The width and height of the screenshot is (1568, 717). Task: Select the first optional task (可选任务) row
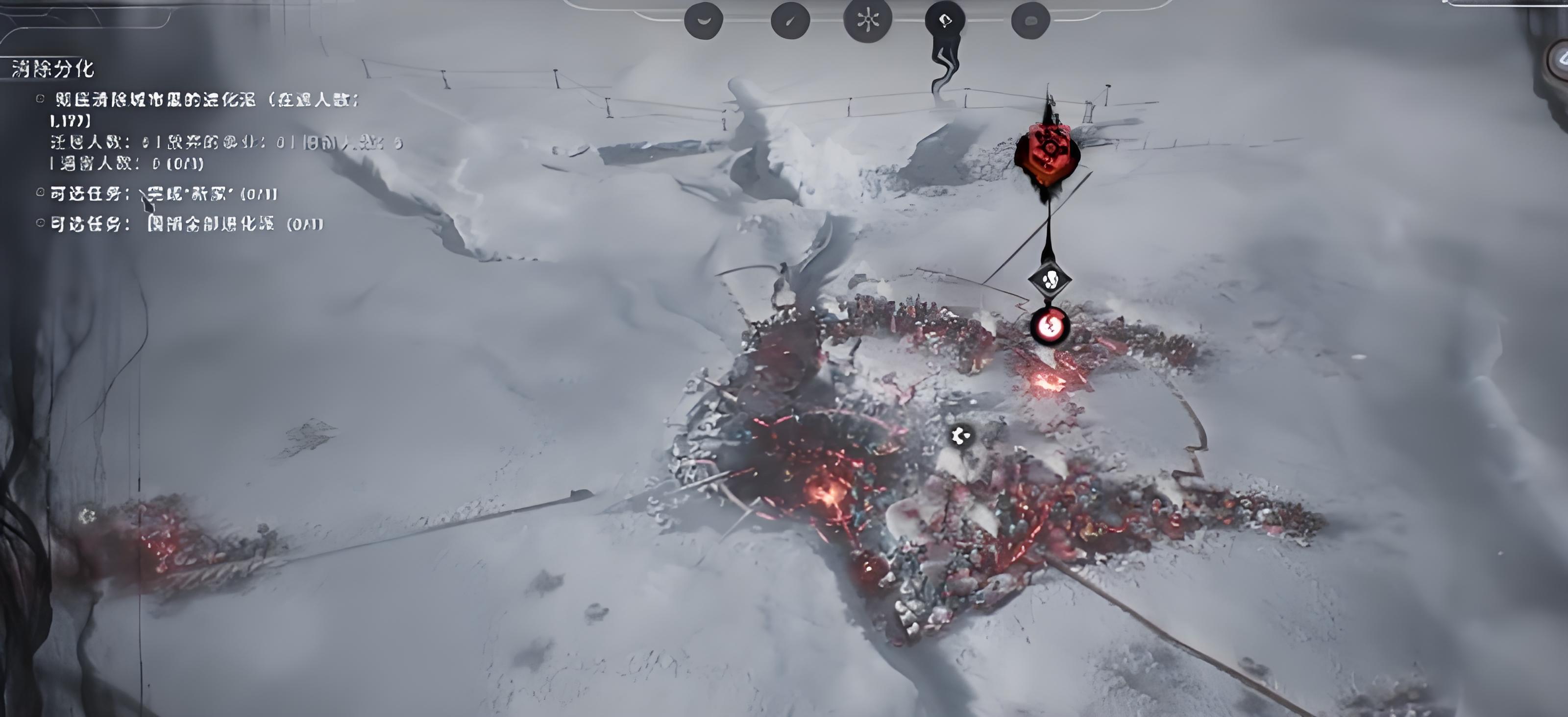pos(163,194)
